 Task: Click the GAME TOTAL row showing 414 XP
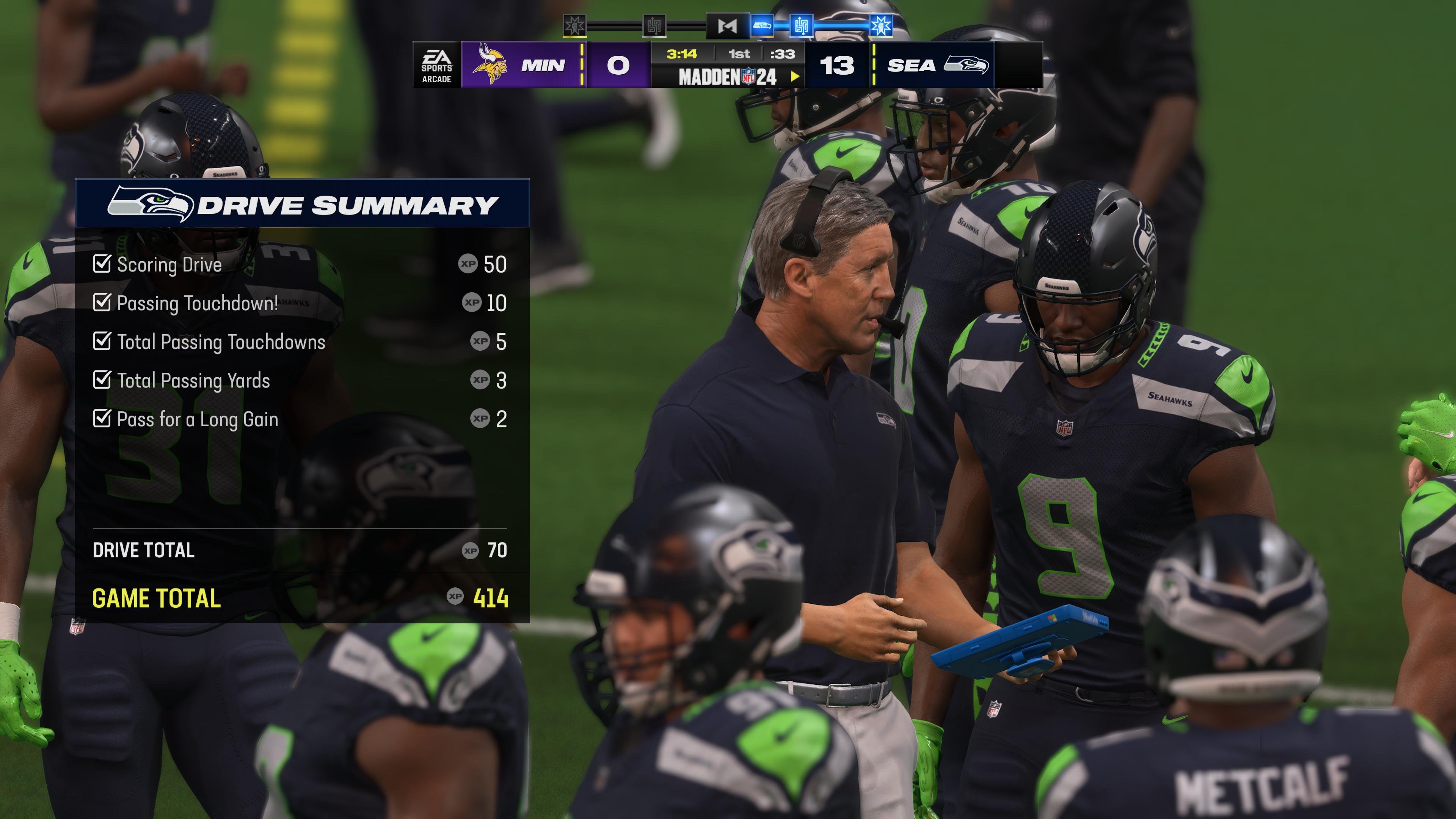(157, 598)
